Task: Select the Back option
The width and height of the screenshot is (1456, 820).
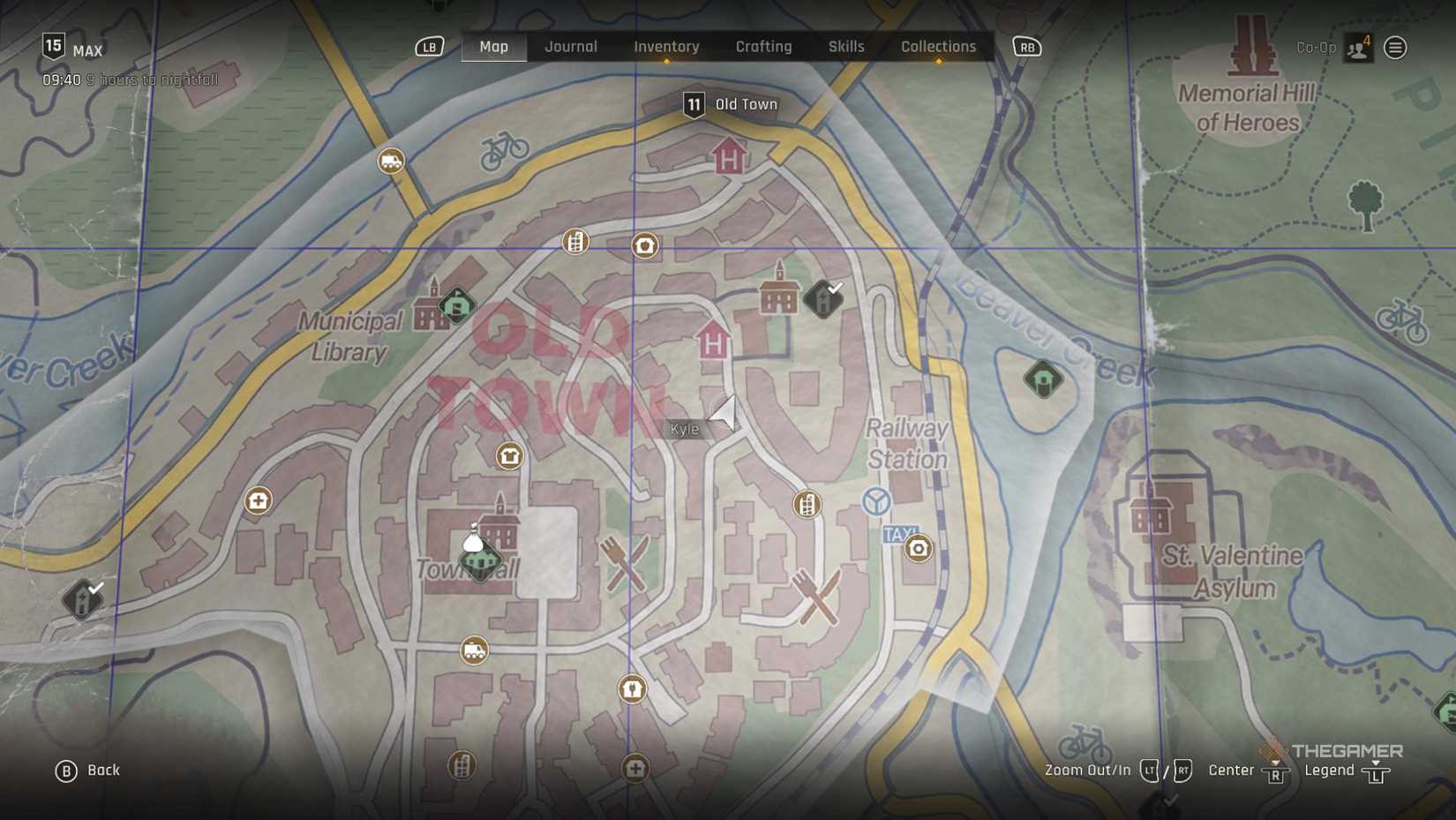Action: pos(88,771)
